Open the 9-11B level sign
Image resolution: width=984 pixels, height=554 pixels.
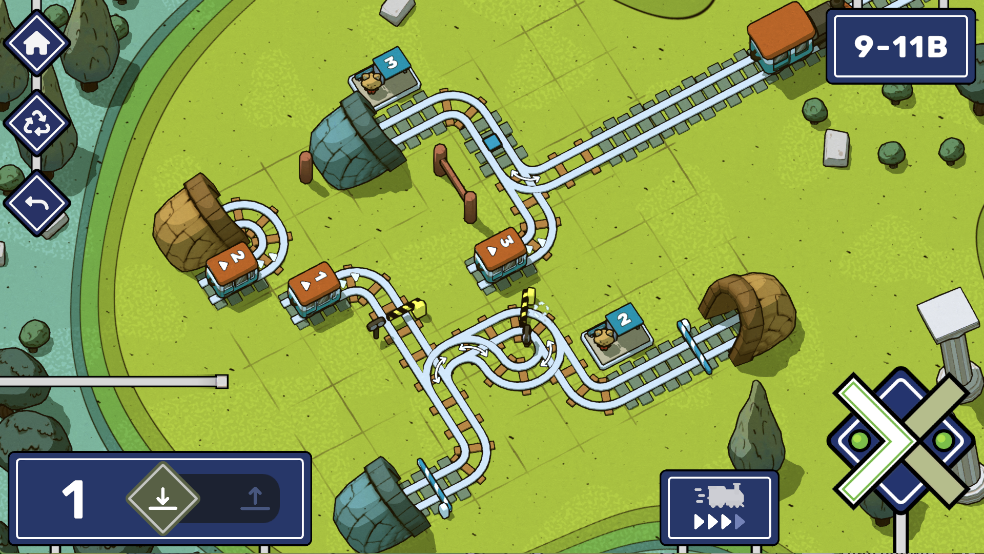tap(900, 46)
